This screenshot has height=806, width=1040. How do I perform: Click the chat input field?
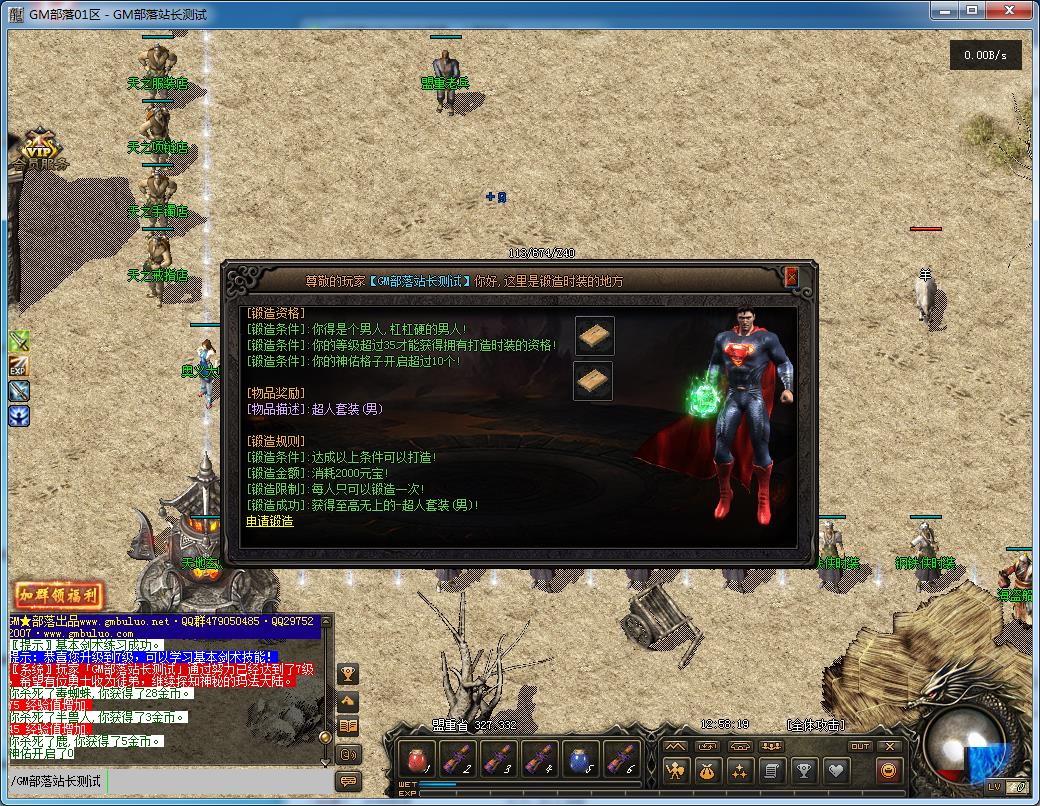click(x=220, y=781)
